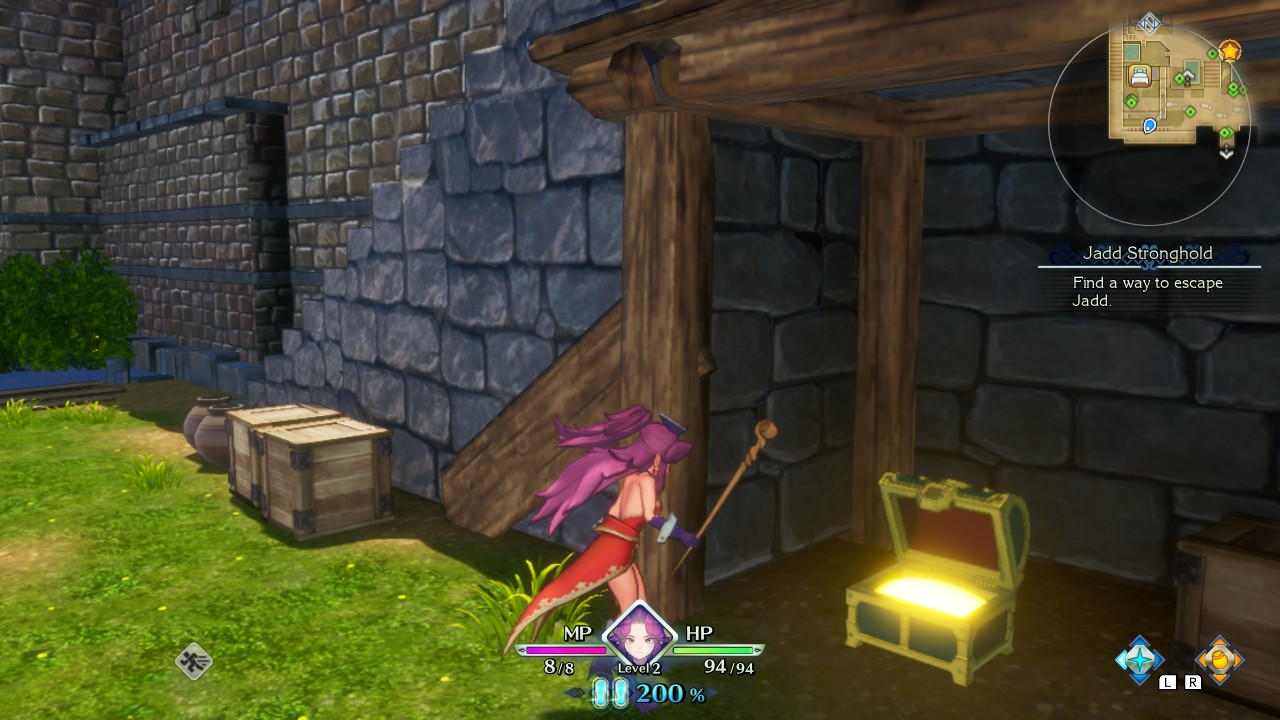Image resolution: width=1280 pixels, height=720 pixels.
Task: Click the north compass marker atop the minimap
Action: [1149, 22]
